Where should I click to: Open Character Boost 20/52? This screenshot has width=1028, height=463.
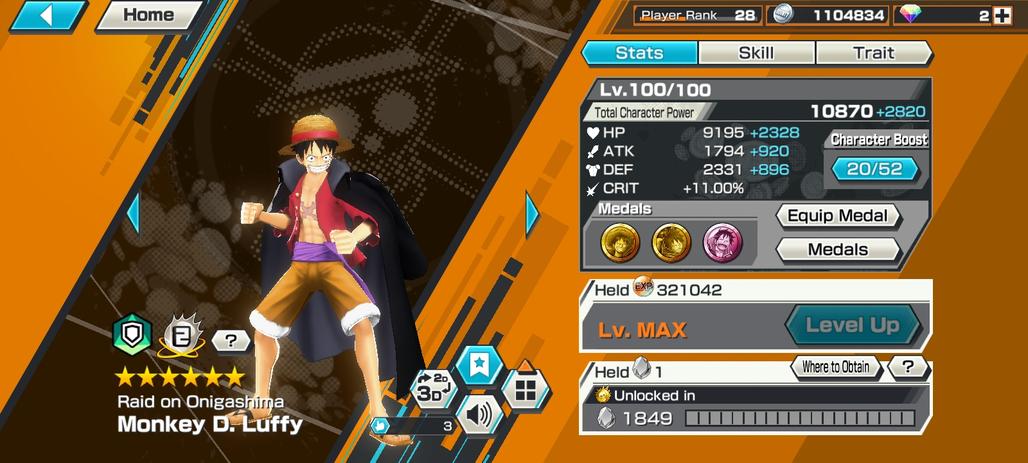point(874,169)
